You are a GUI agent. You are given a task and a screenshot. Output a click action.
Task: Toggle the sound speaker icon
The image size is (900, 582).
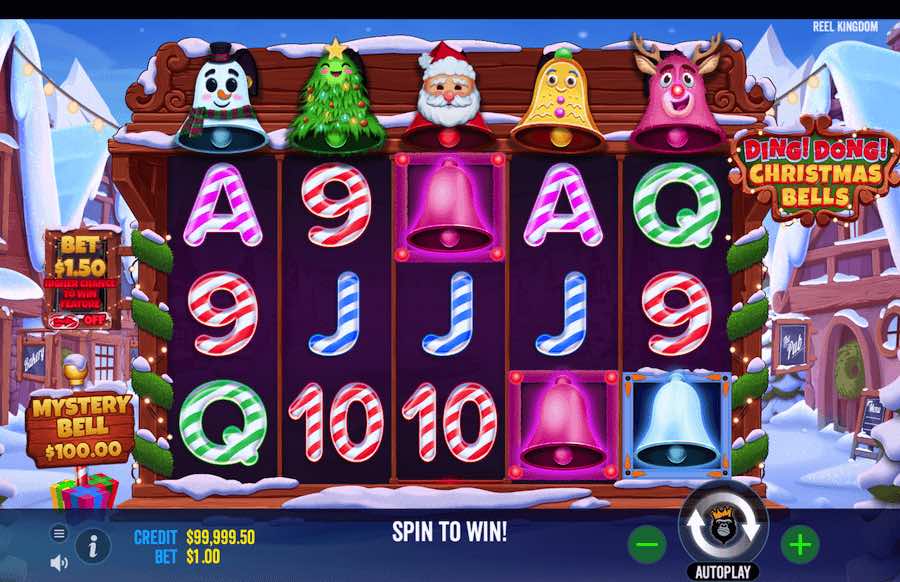[59, 563]
